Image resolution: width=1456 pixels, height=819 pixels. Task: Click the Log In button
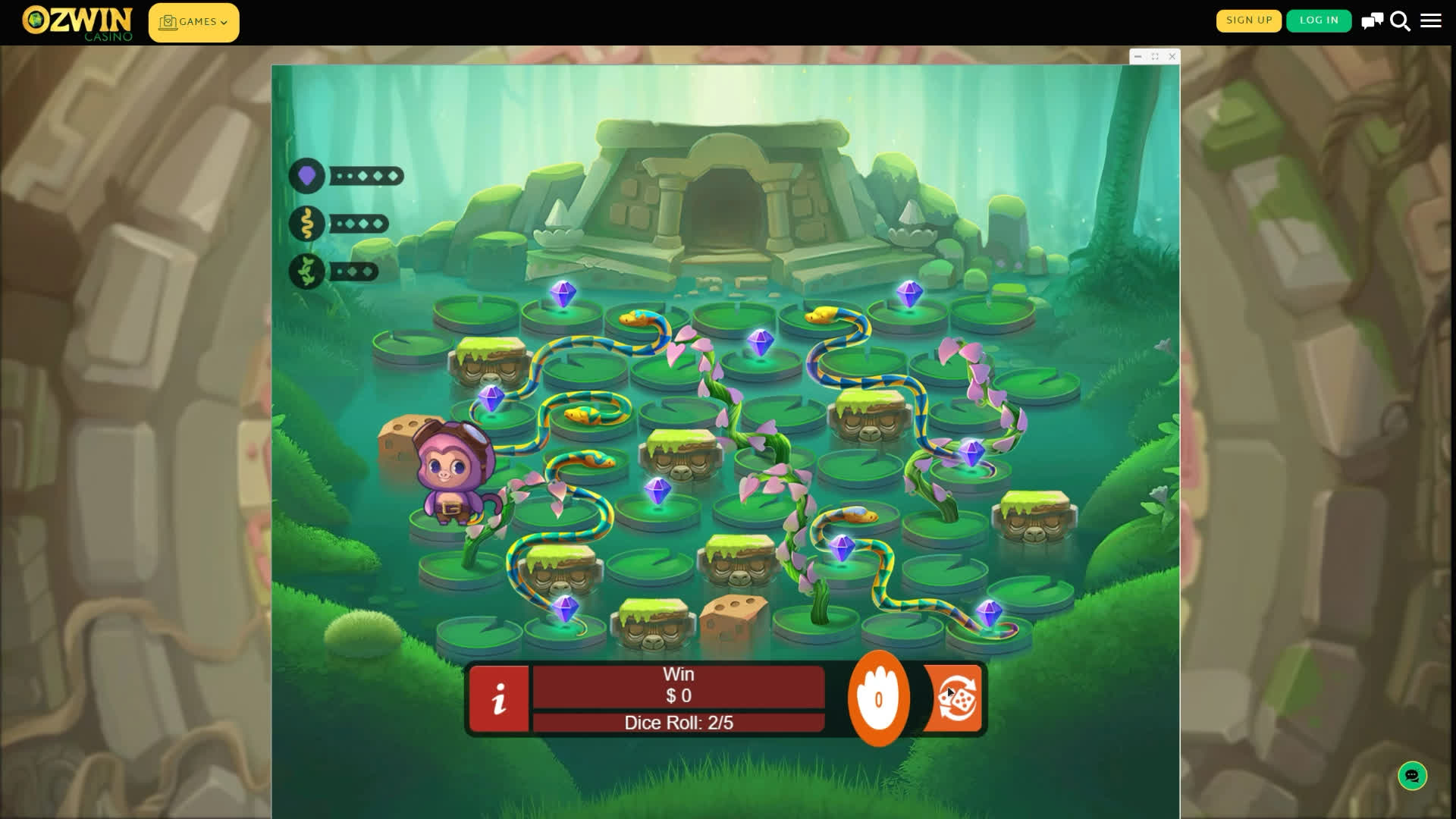1319,20
